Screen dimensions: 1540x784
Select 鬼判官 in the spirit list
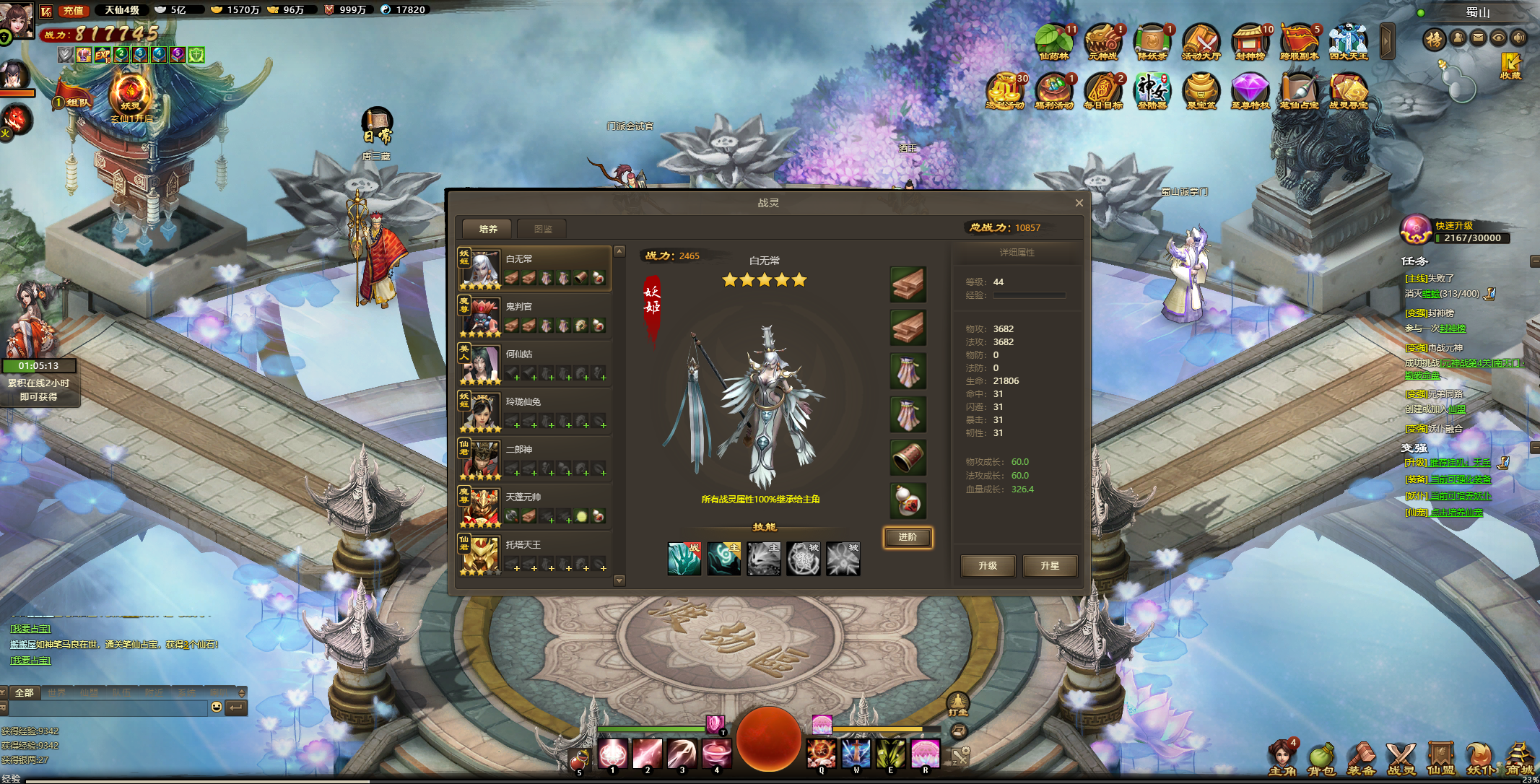[534, 316]
